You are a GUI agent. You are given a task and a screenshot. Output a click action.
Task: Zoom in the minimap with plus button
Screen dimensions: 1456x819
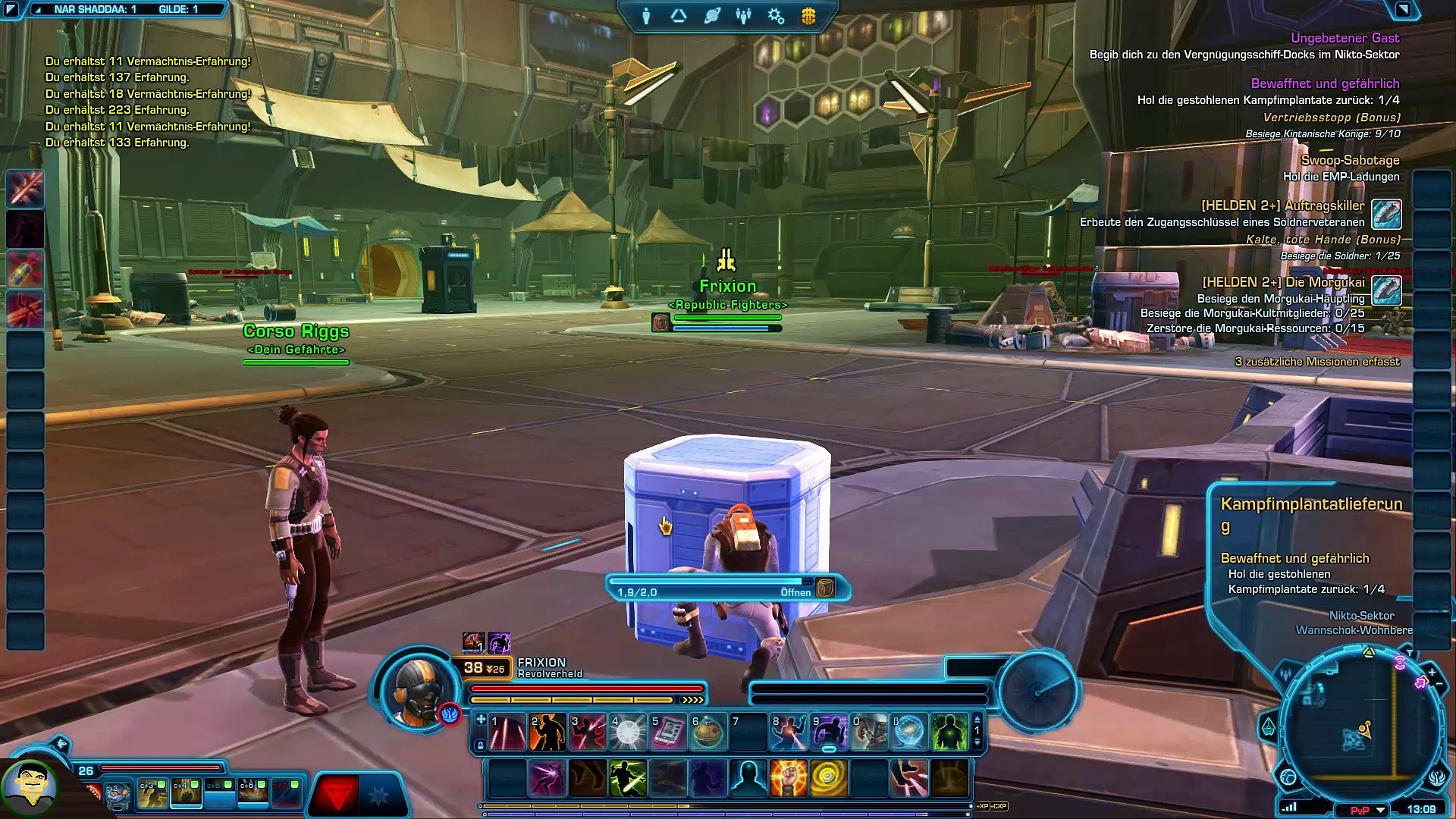click(1432, 672)
